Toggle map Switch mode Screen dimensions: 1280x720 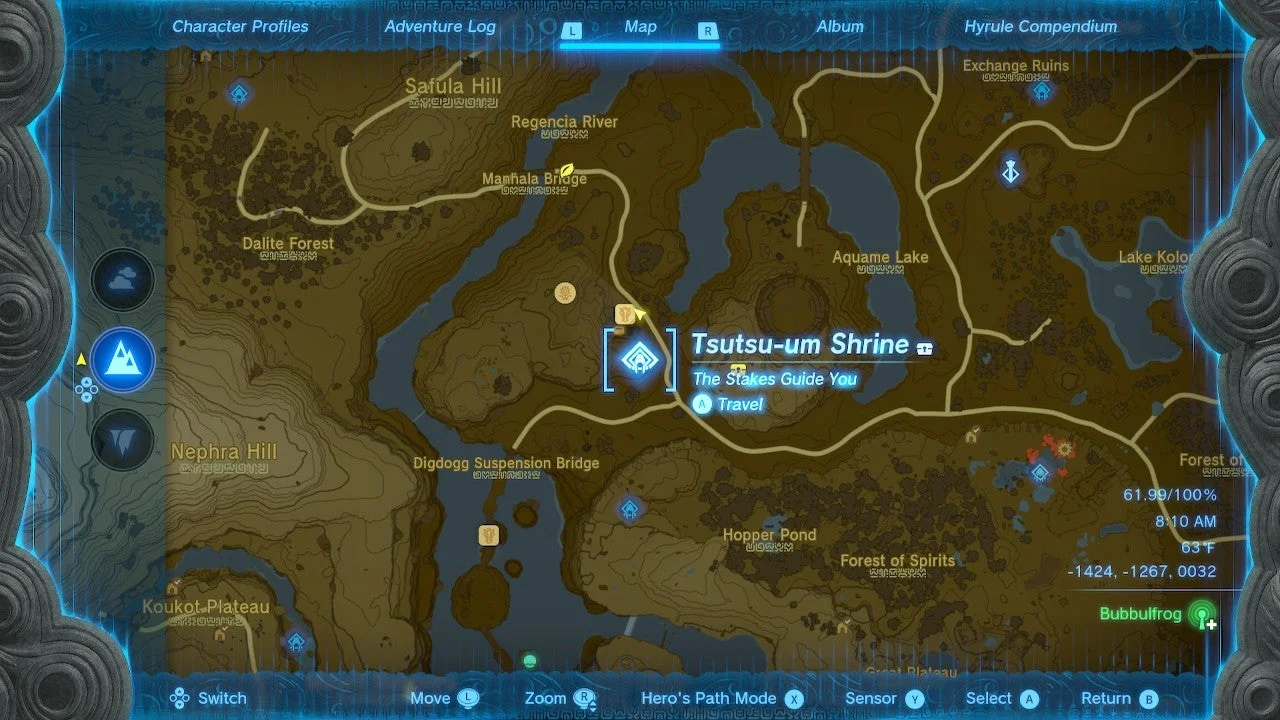pos(210,698)
